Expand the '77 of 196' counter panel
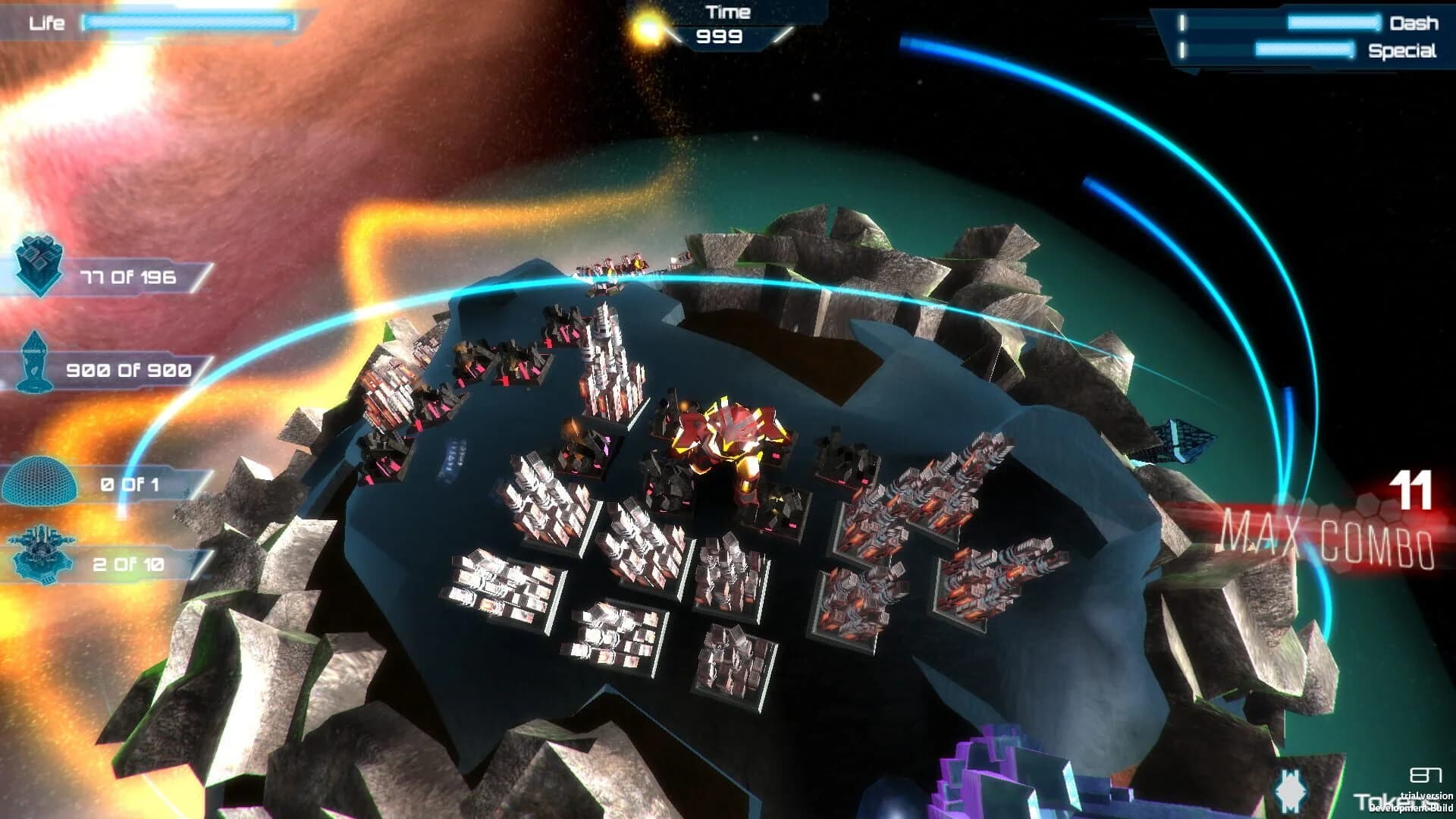1456x819 pixels. pos(129,277)
